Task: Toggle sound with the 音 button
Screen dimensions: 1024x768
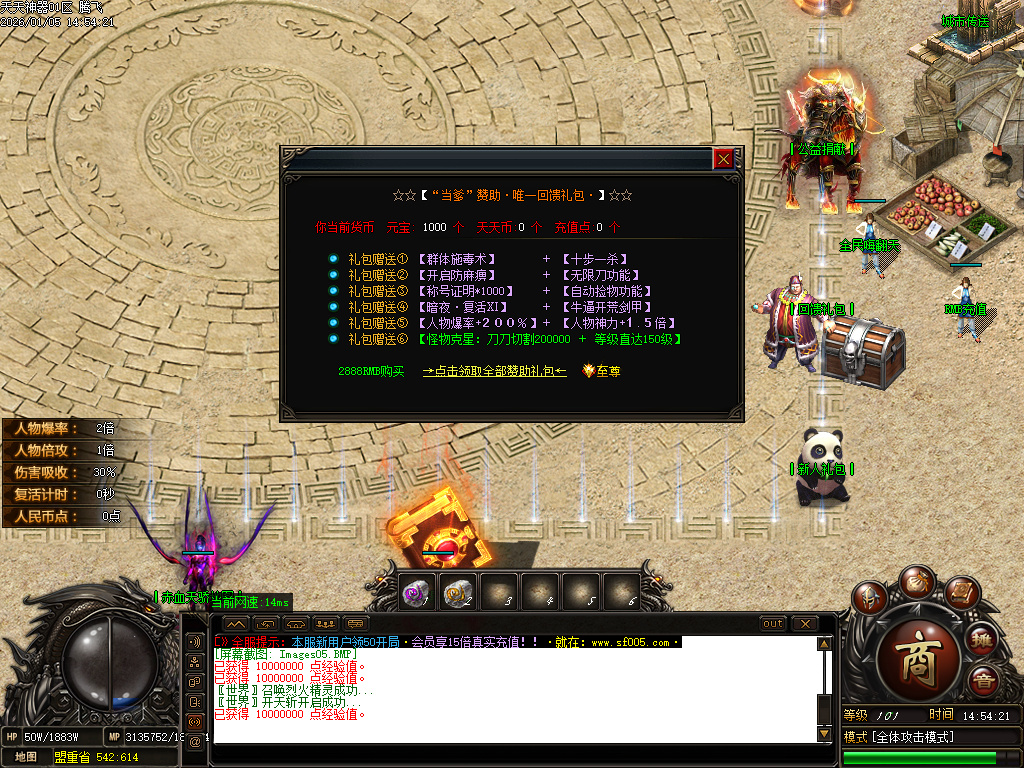Action: (983, 681)
